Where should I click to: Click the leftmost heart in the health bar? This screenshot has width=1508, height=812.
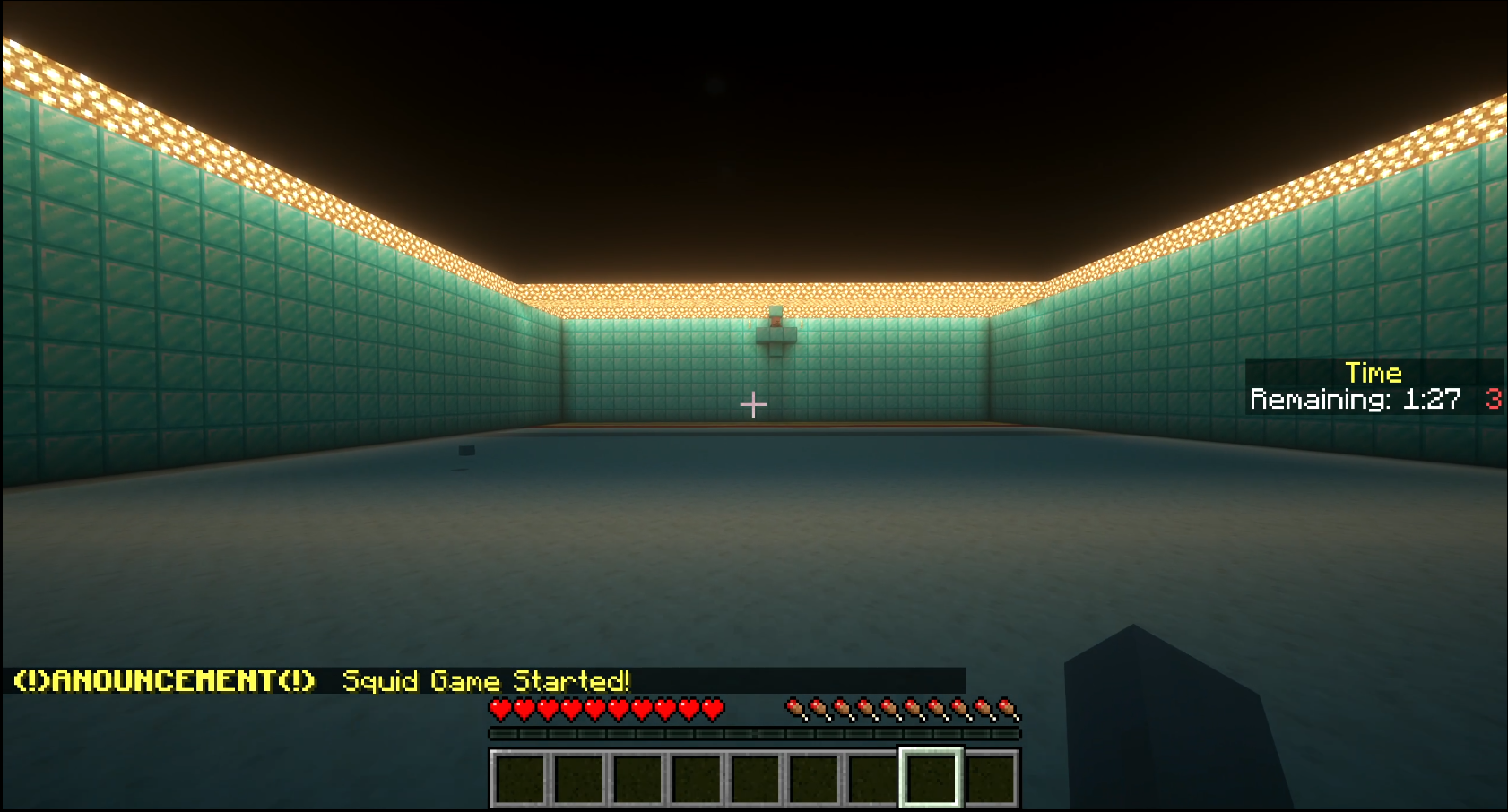click(498, 708)
